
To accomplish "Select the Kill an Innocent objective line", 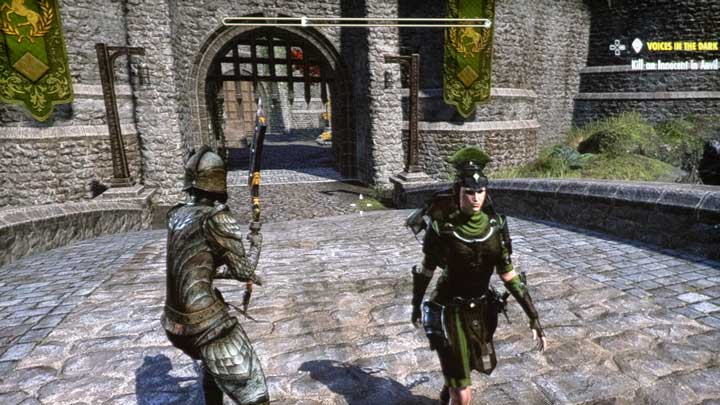I will pyautogui.click(x=674, y=63).
